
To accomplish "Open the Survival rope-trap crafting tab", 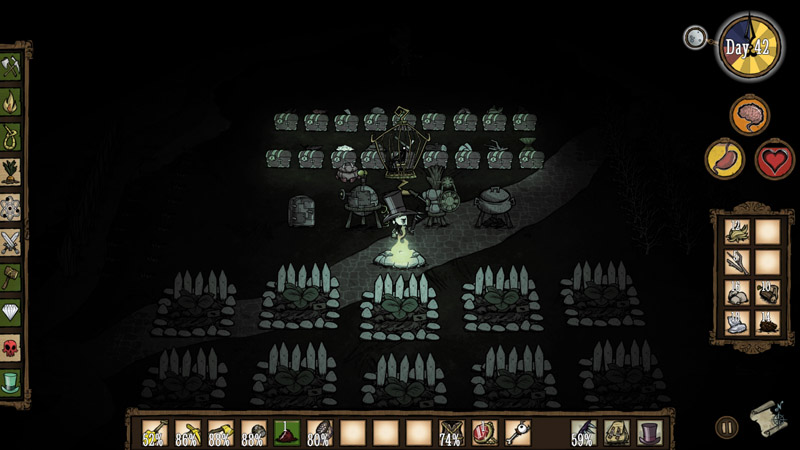I will (11, 137).
